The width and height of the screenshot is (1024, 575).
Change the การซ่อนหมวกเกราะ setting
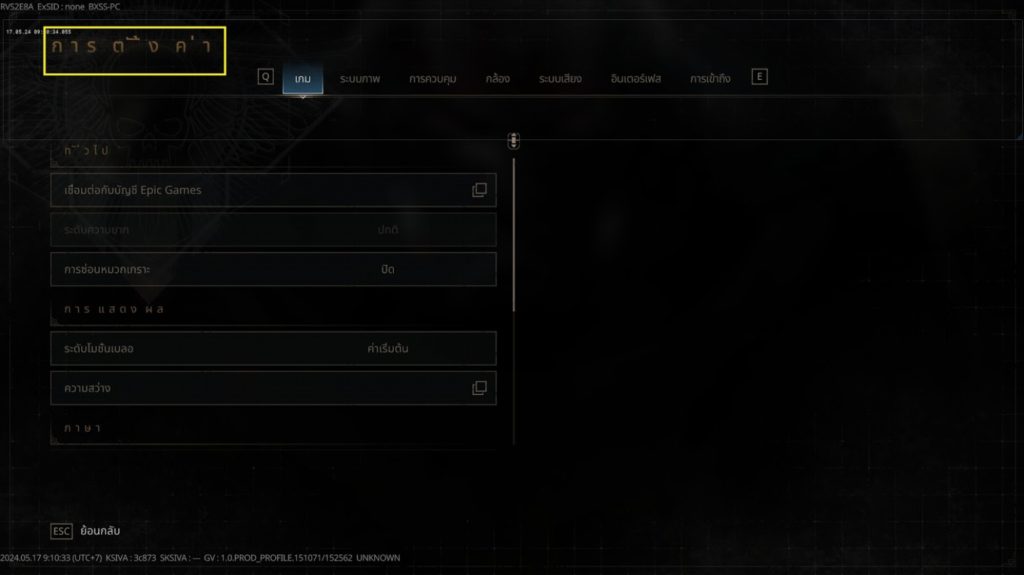pyautogui.click(x=273, y=269)
